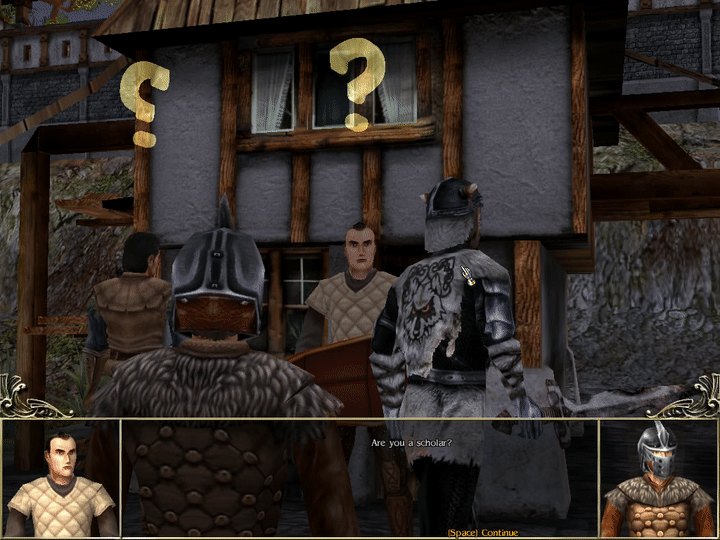Select the helmeted character portrait in the dialogue panel
The width and height of the screenshot is (720, 540).
[x=658, y=479]
